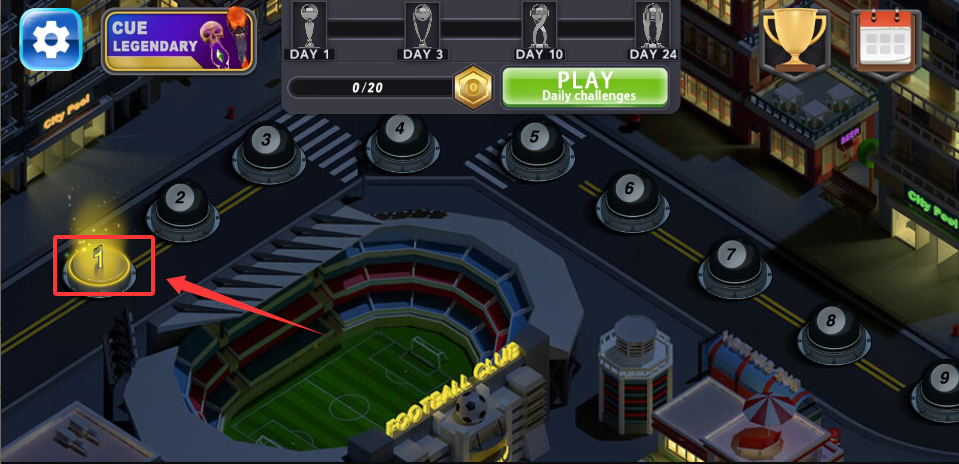Choose the level 9 ball node
The width and height of the screenshot is (959, 464).
939,382
